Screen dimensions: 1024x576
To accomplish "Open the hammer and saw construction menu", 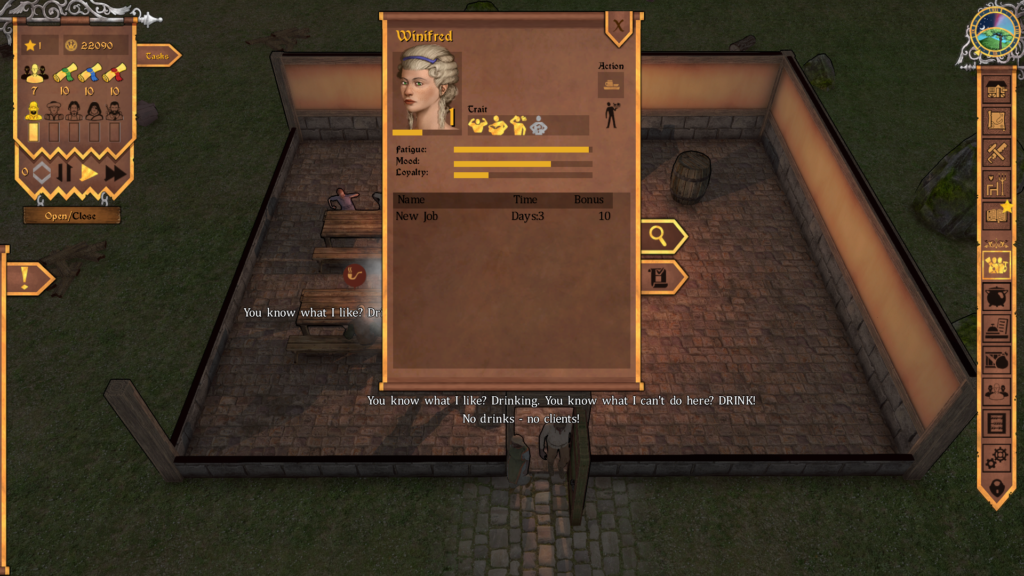I will coord(996,152).
